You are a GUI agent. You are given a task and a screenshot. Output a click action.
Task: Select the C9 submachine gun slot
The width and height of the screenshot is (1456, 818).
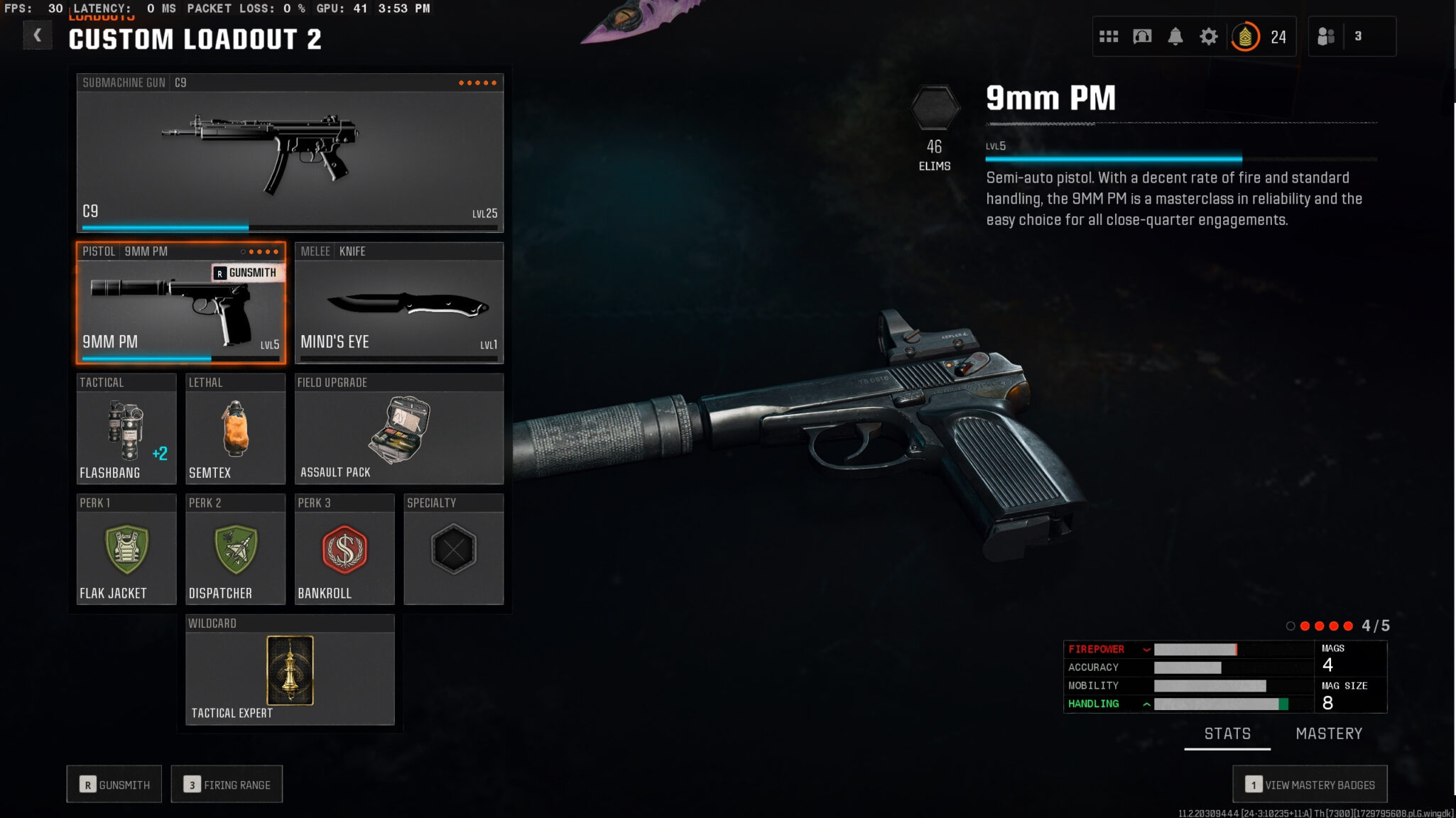(x=290, y=153)
